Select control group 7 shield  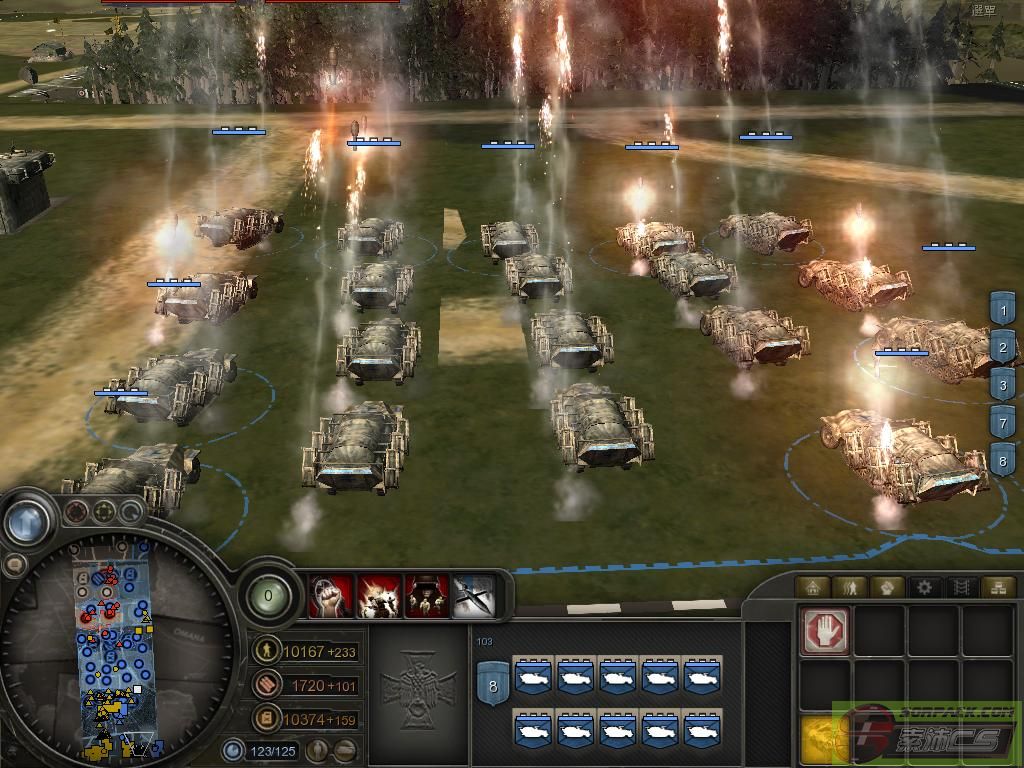[1002, 422]
